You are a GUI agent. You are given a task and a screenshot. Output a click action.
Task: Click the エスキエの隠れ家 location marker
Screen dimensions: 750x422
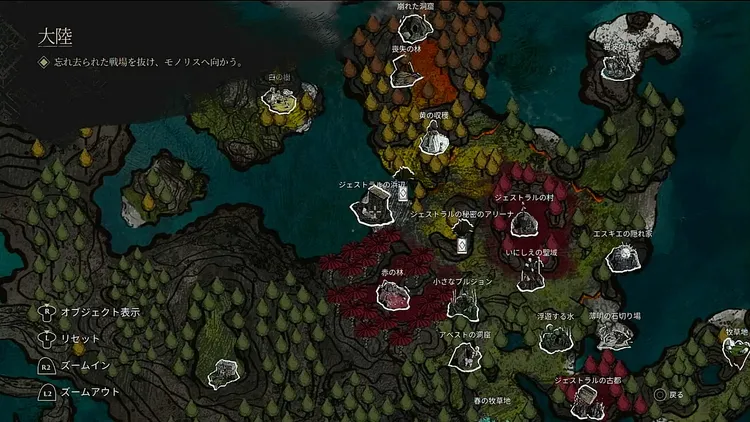(x=623, y=258)
